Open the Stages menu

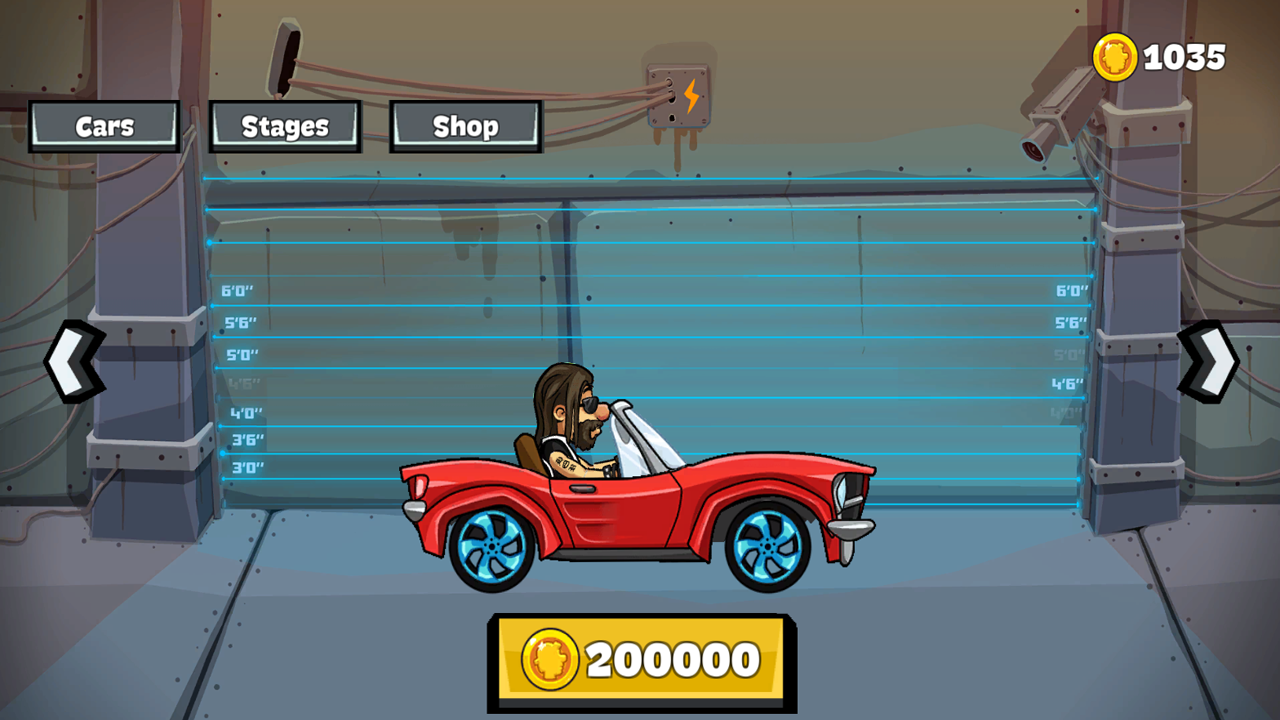point(285,126)
